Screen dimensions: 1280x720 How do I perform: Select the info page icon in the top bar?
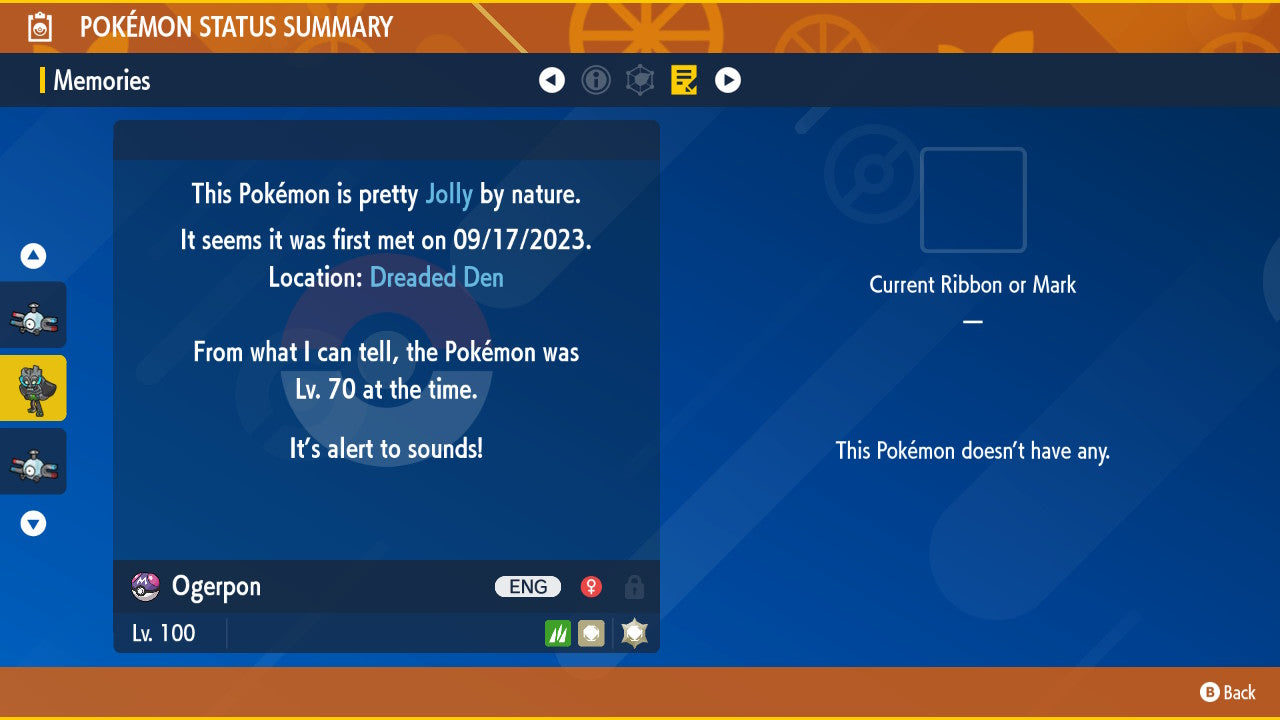coord(596,80)
